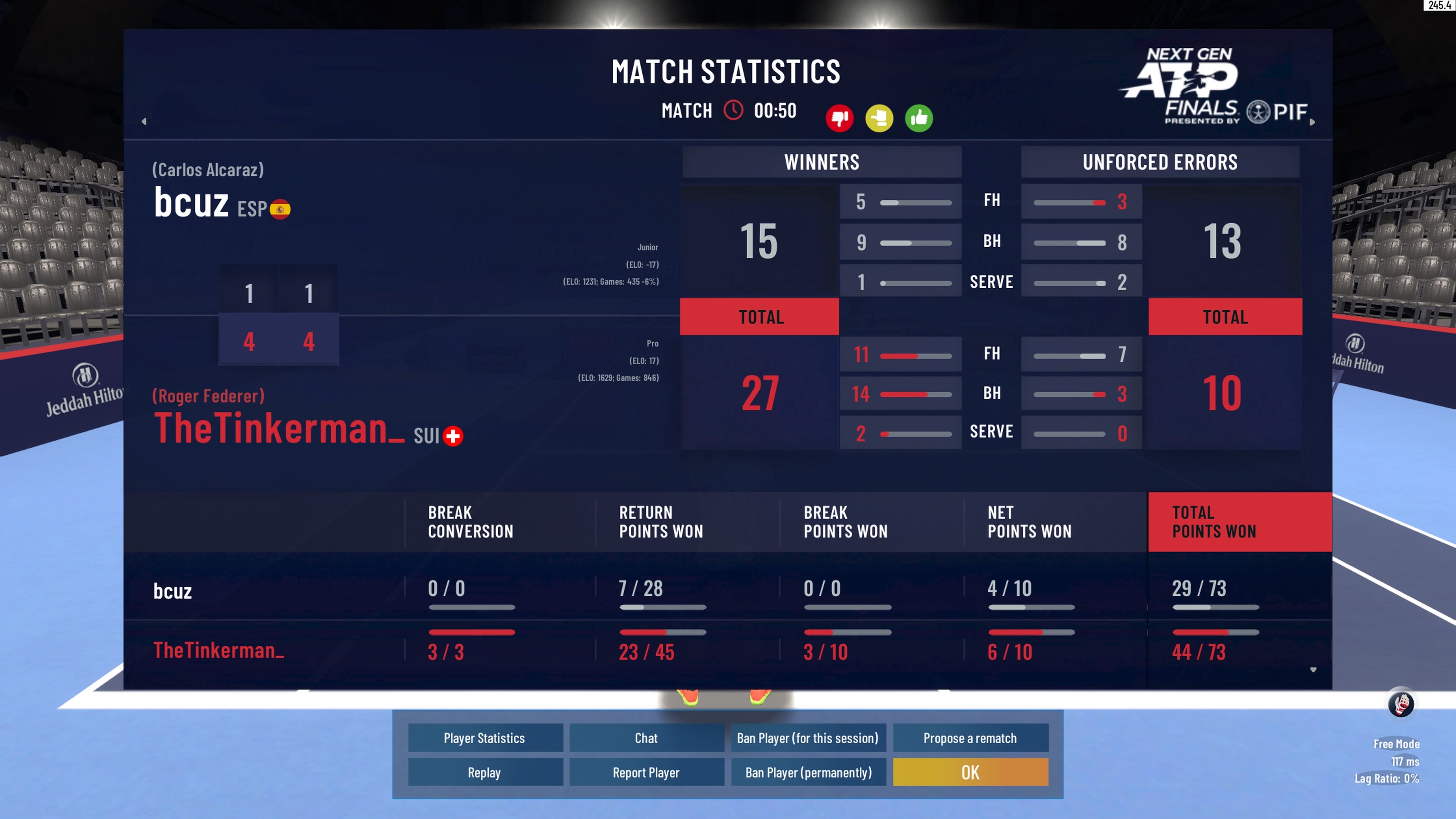Expand stats with the bottom down arrow
The width and height of the screenshot is (1456, 819).
pos(1313,670)
